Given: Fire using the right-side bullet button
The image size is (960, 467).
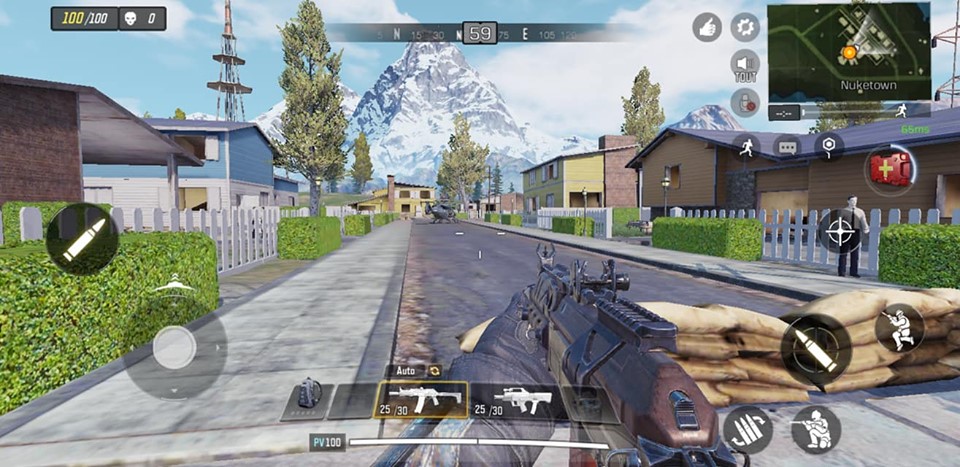Looking at the screenshot, I should click(x=815, y=349).
